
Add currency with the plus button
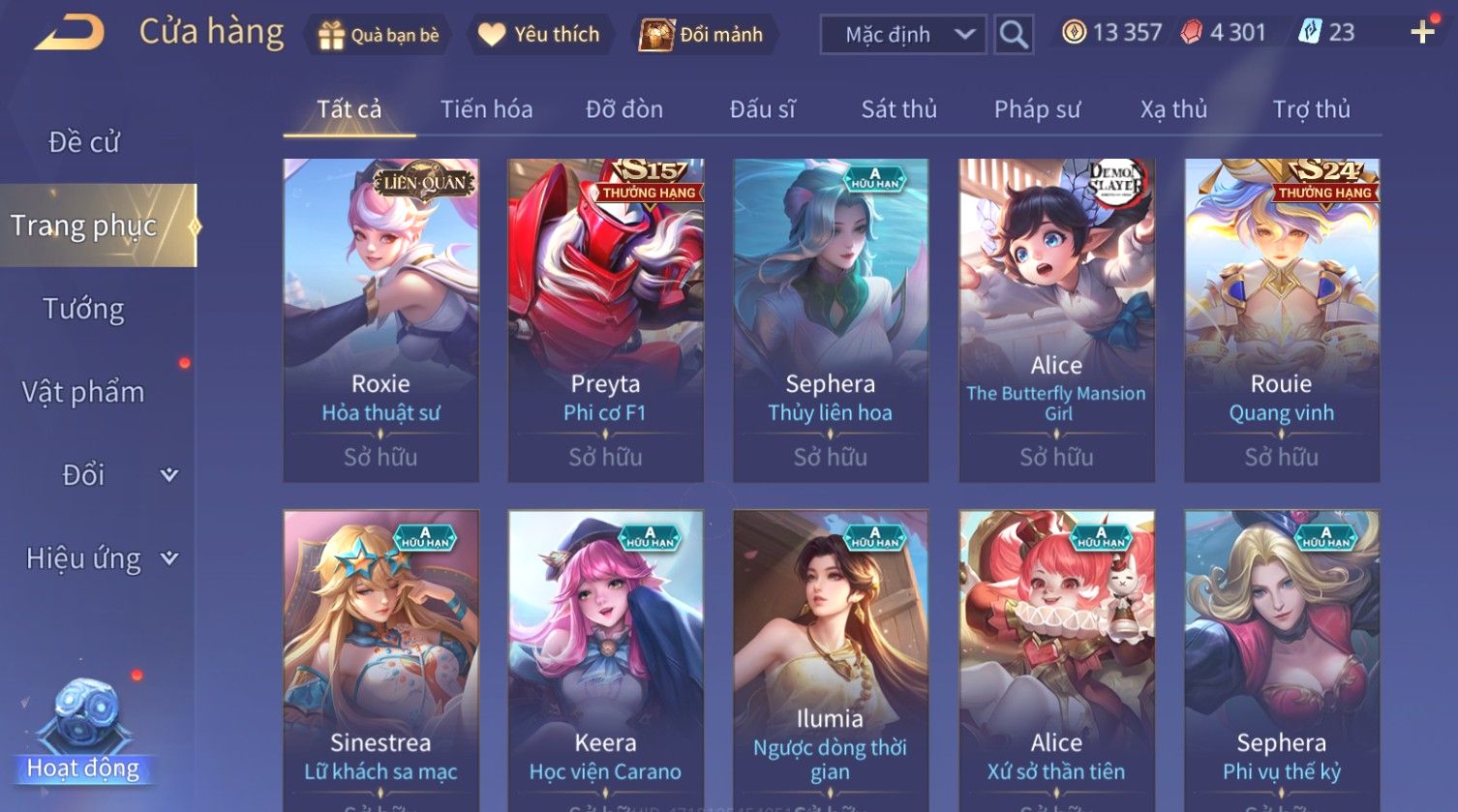pyautogui.click(x=1422, y=33)
